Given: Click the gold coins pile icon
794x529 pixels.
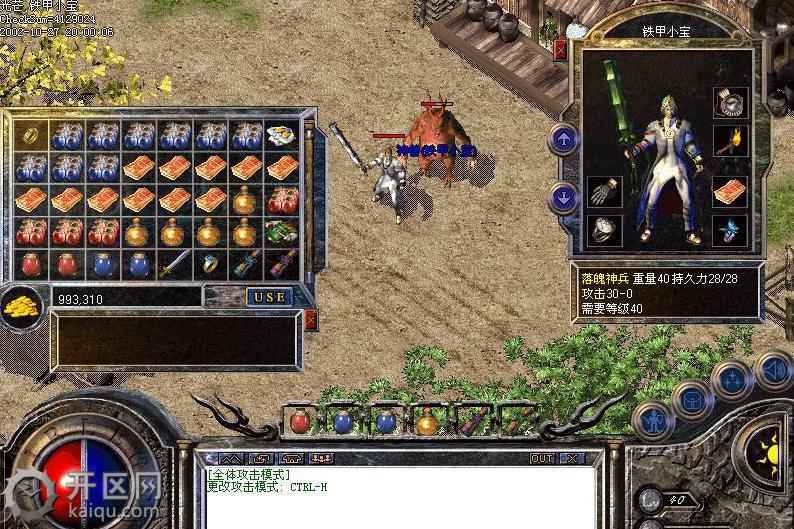Looking at the screenshot, I should click(x=22, y=304).
